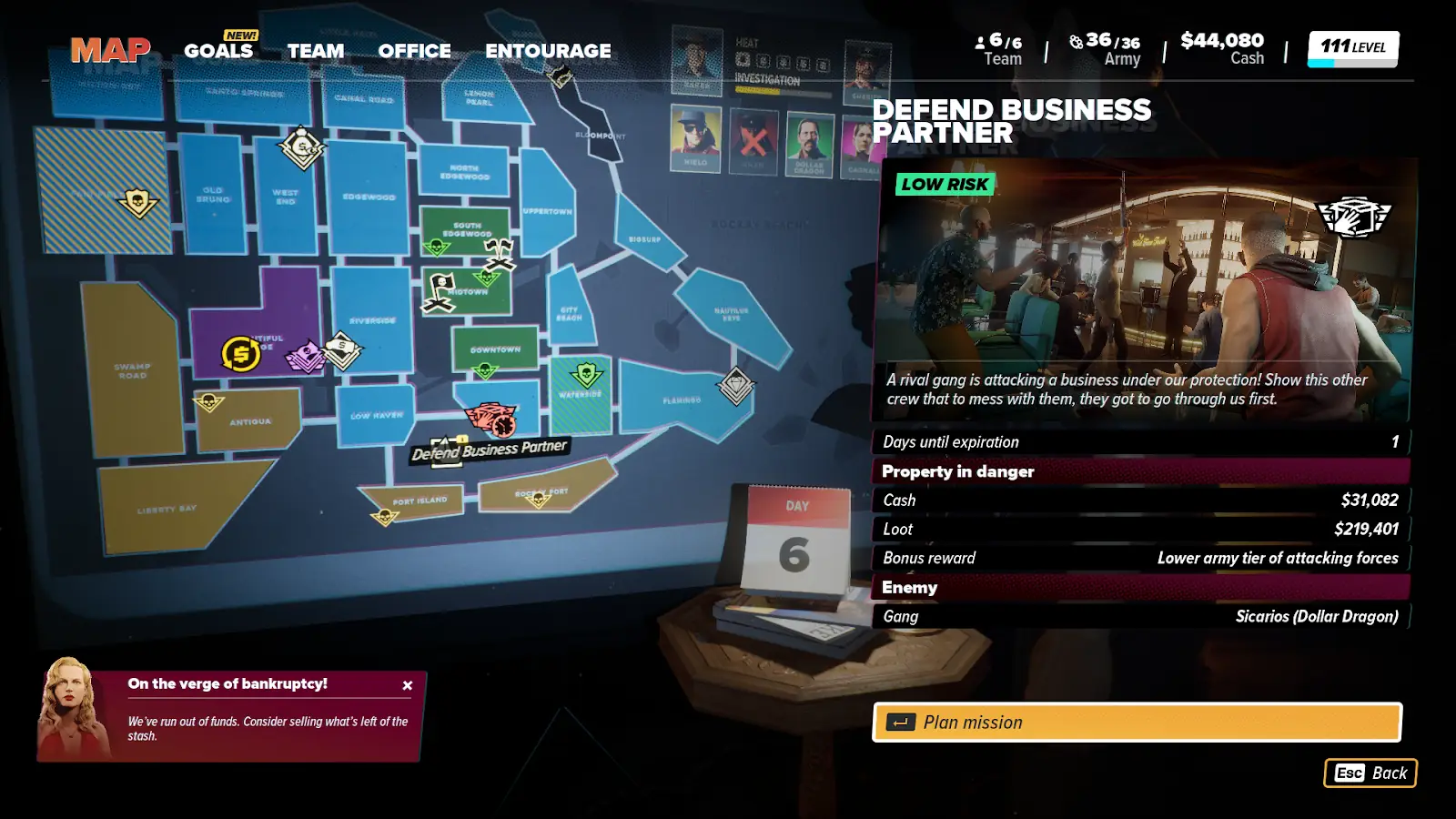
Task: Select the Waterside district skull marker
Action: point(586,374)
